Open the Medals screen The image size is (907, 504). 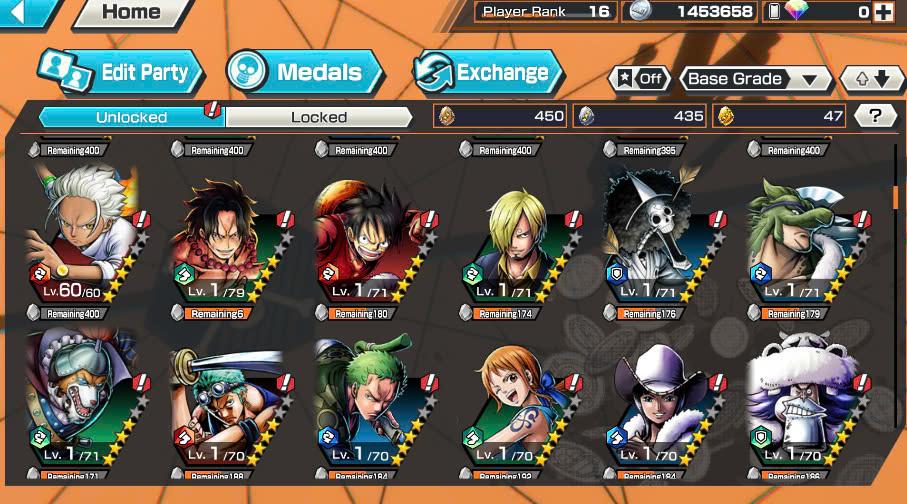point(304,72)
